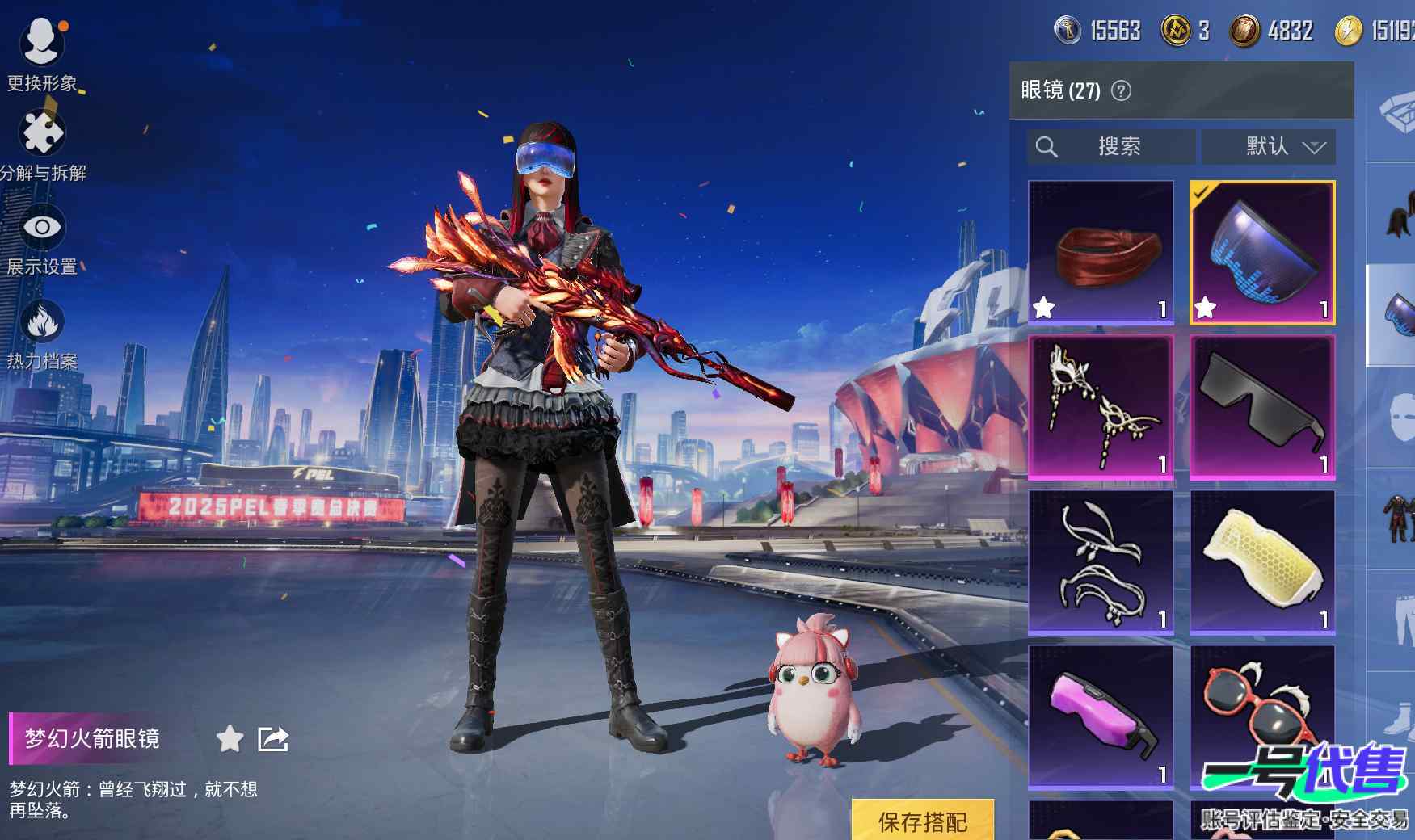Select the black pixel sunglasses
1415x840 pixels.
tap(1262, 408)
